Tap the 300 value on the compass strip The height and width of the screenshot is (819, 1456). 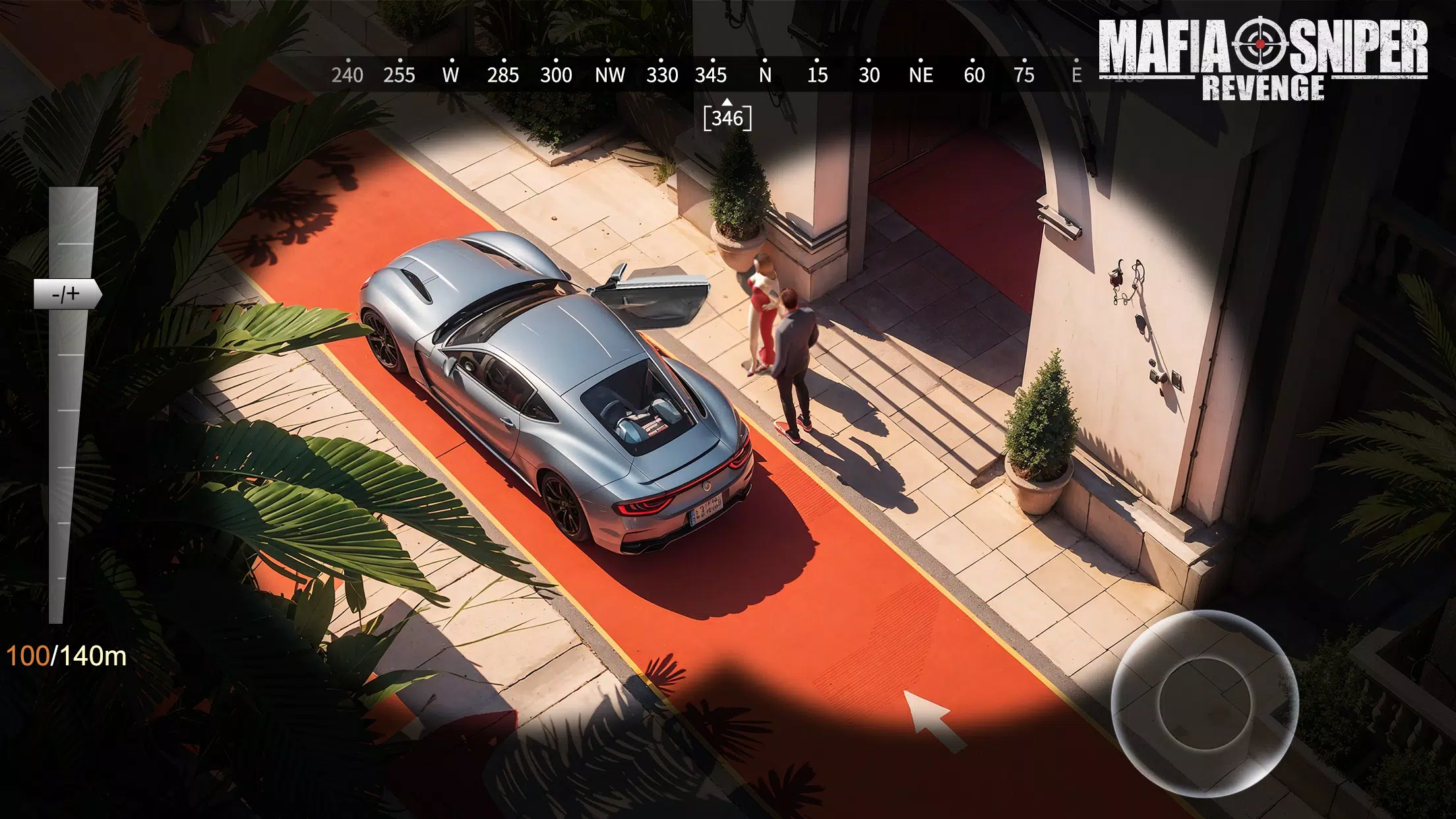pyautogui.click(x=556, y=75)
